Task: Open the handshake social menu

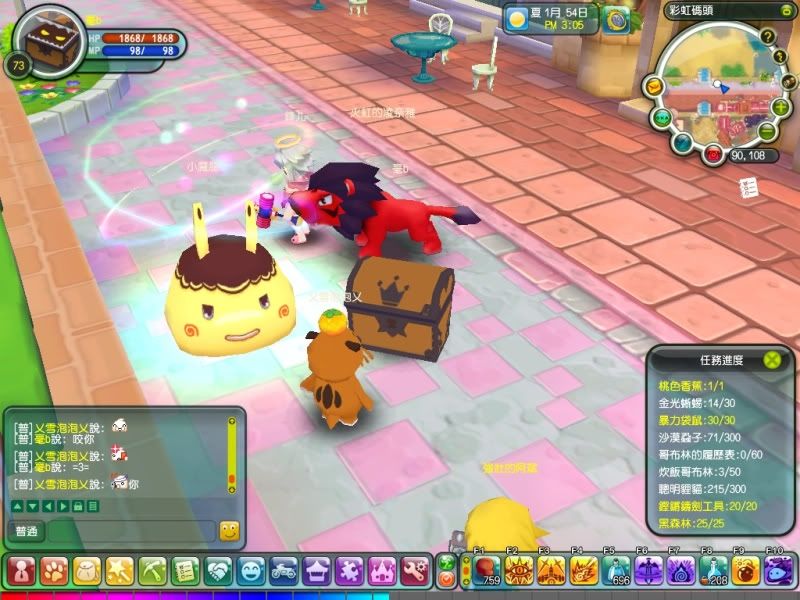Action: (218, 571)
